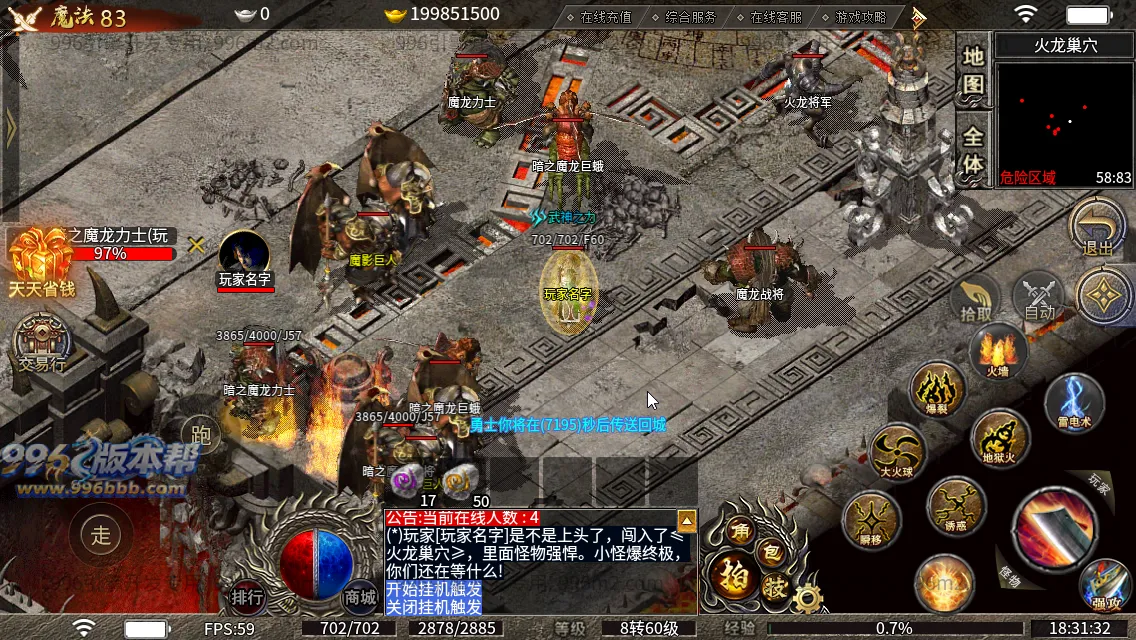The width and height of the screenshot is (1136, 640).
Task: Open the 商城 shop
Action: point(360,597)
